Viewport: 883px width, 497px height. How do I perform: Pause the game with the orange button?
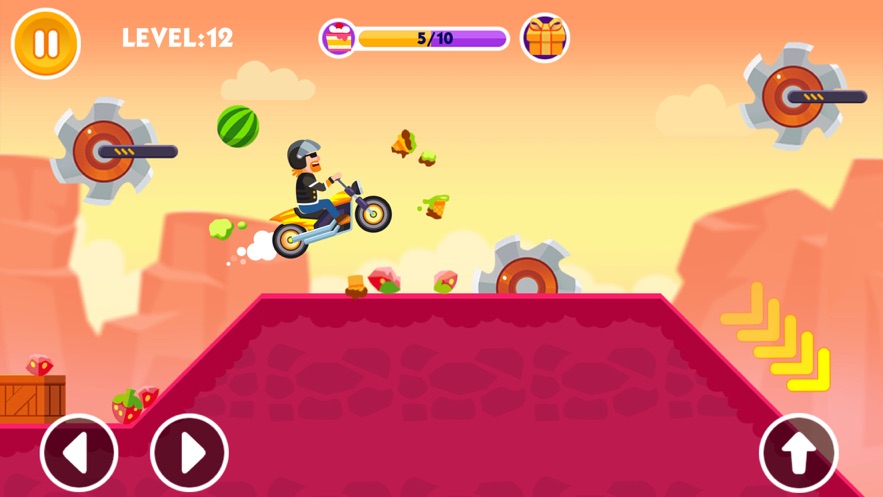[45, 43]
